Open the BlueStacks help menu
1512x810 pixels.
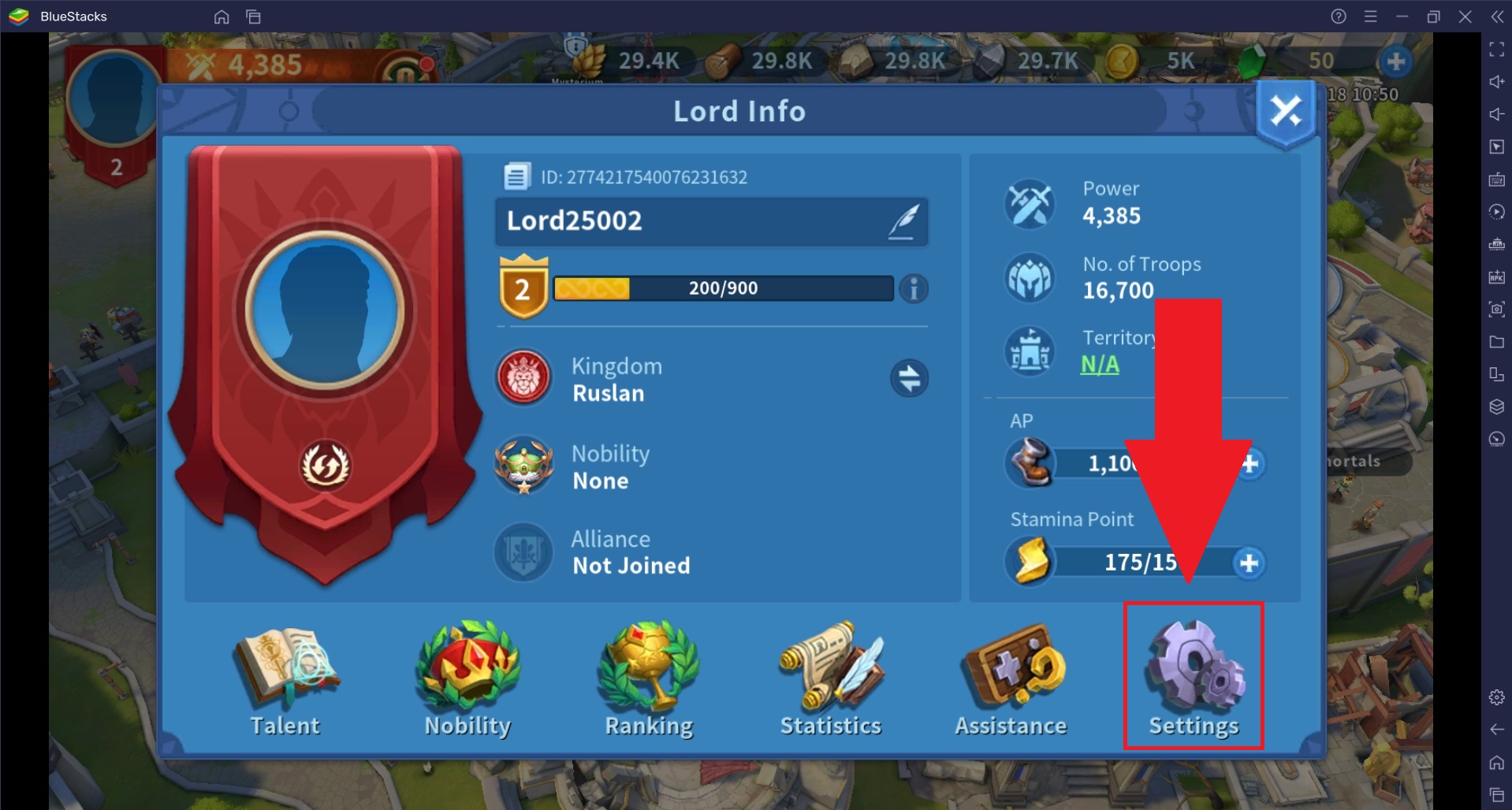(x=1338, y=17)
